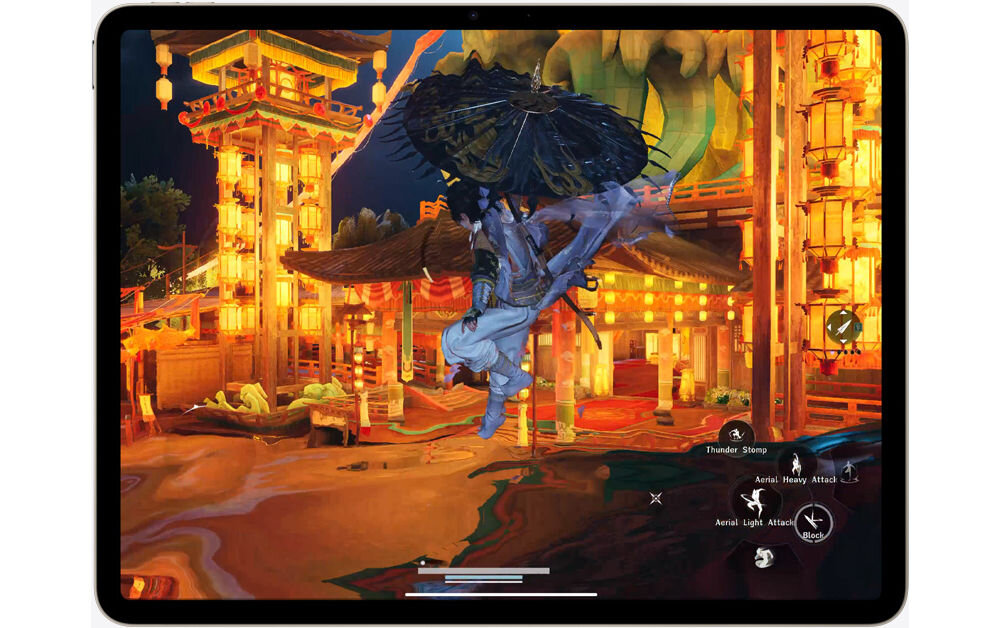Tap the standing figure icon beside Aerial Heavy Attack
Screen dimensions: 1000x628
[849, 471]
